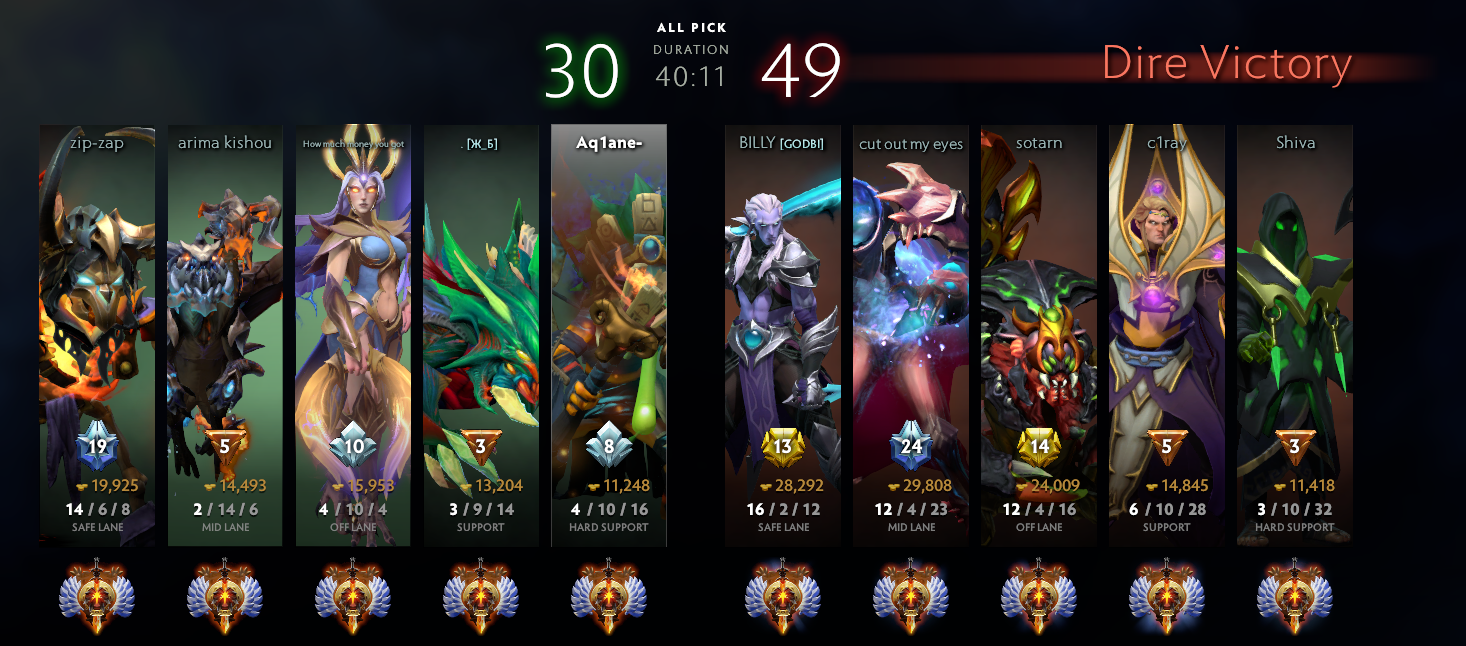Choose the 'How much money you got' card
The image size is (1466, 646).
(353, 335)
